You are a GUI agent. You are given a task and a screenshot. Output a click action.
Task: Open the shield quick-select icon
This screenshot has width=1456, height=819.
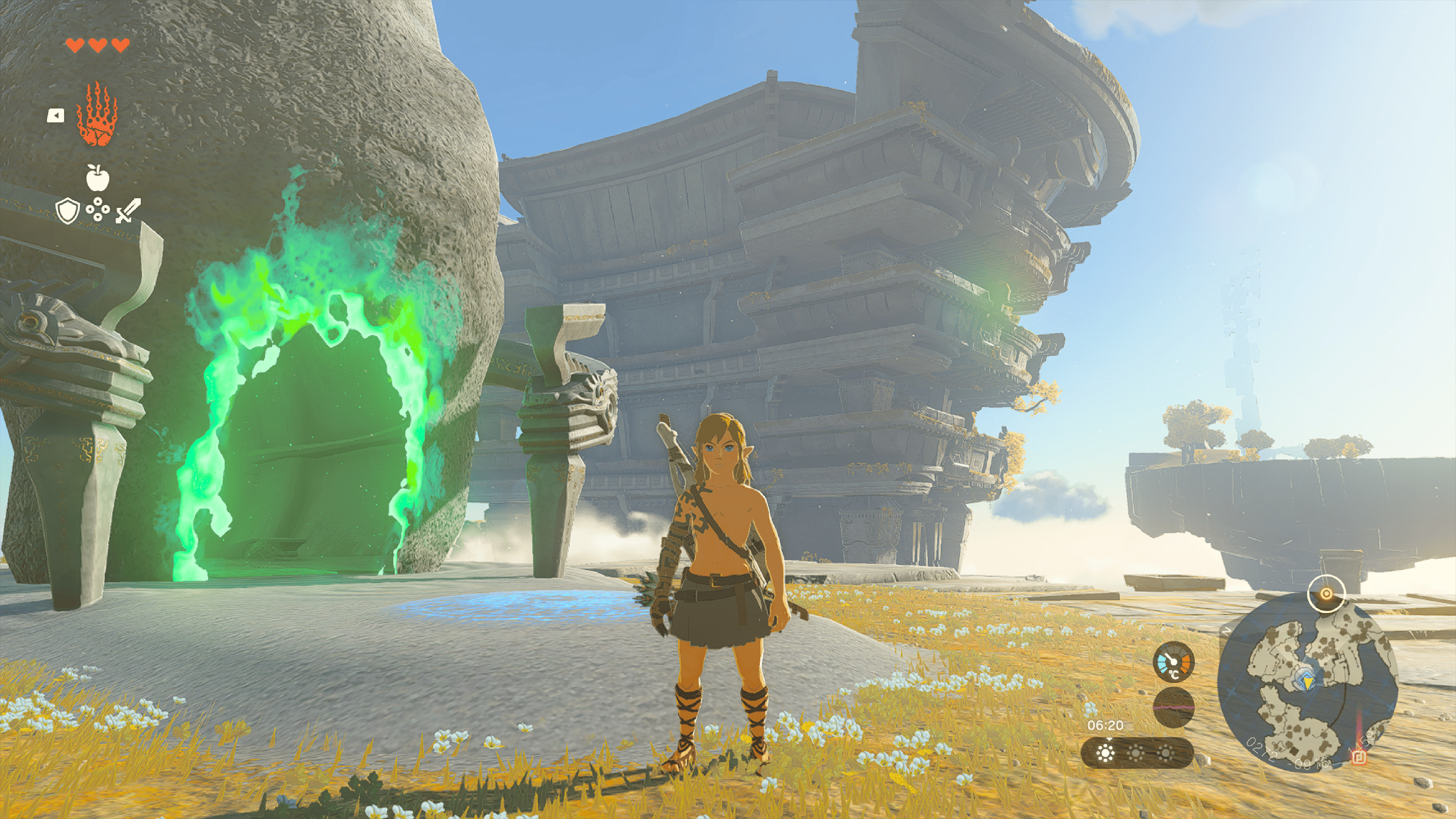coord(67,211)
